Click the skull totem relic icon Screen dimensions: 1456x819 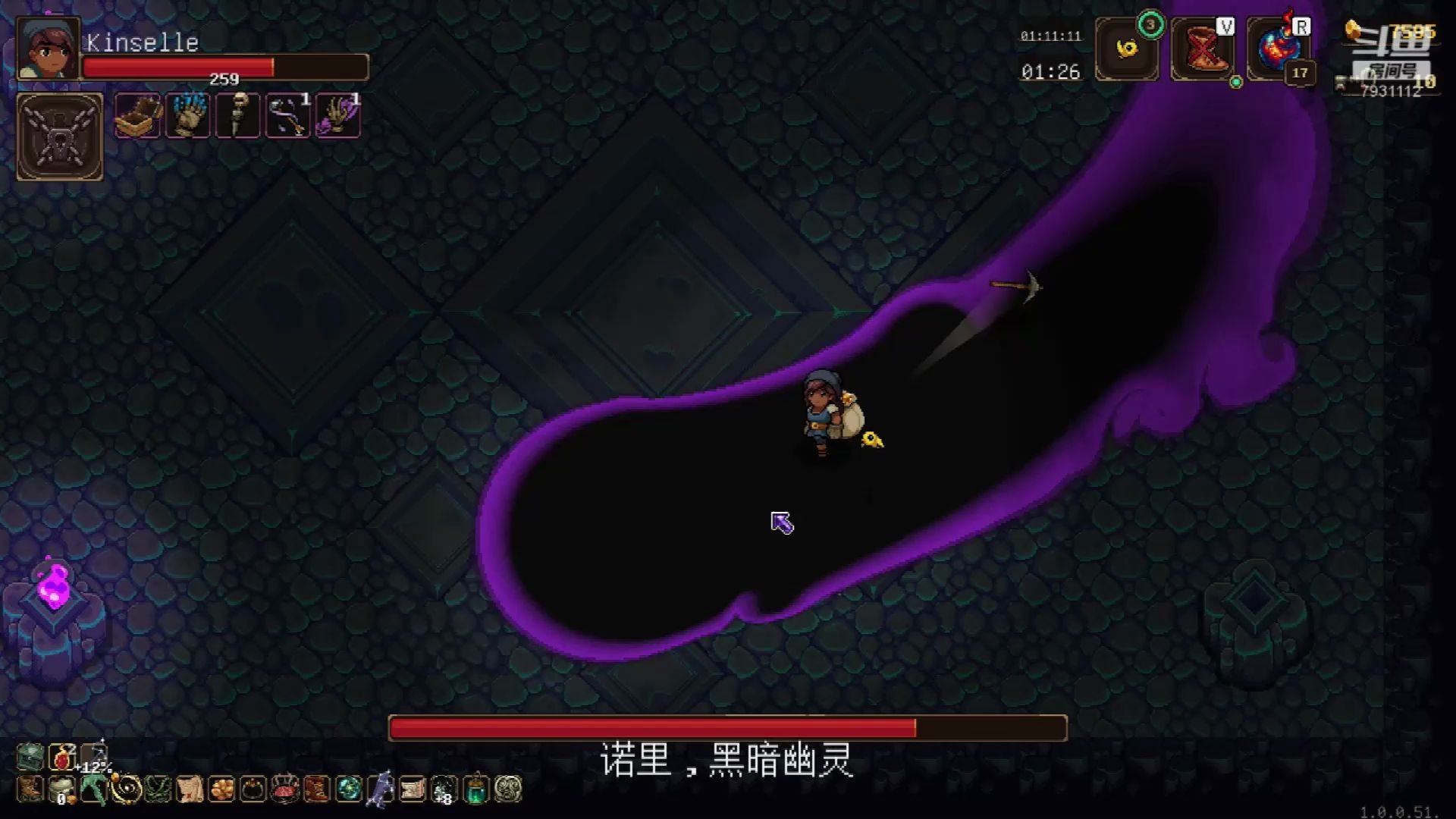(237, 116)
